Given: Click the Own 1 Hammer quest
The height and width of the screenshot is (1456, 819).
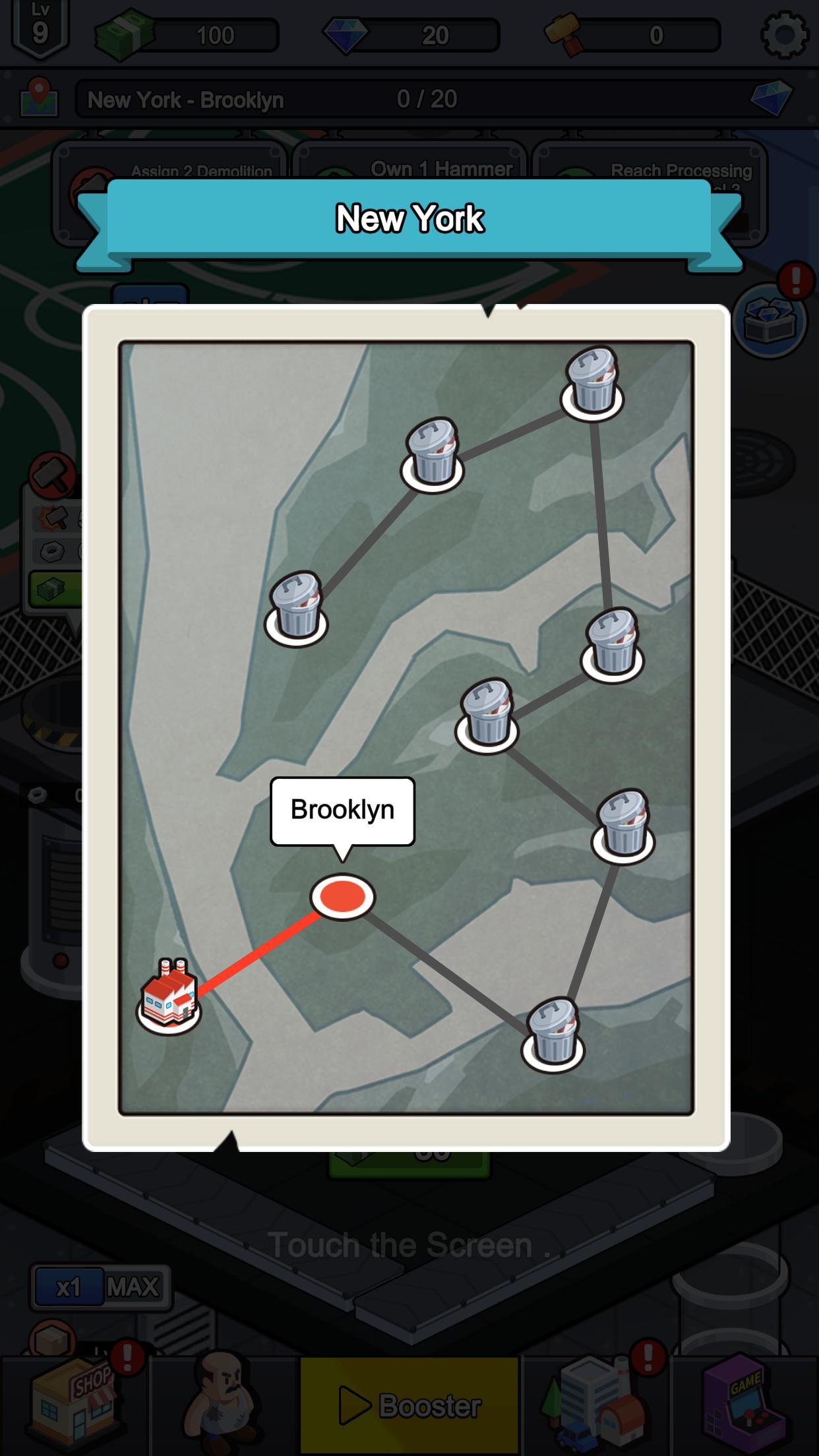Looking at the screenshot, I should (x=409, y=170).
